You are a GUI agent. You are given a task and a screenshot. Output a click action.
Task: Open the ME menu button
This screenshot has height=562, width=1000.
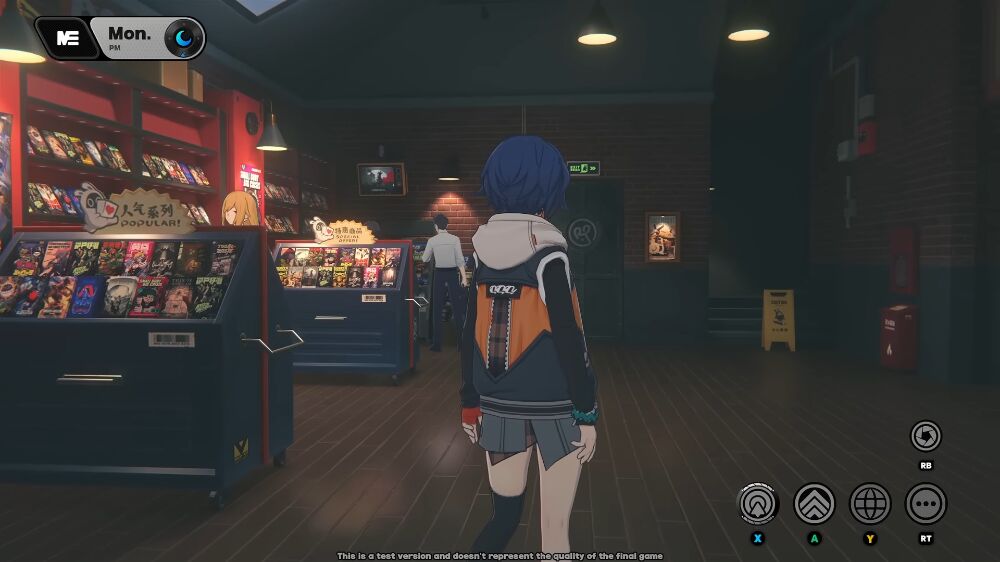pos(67,38)
